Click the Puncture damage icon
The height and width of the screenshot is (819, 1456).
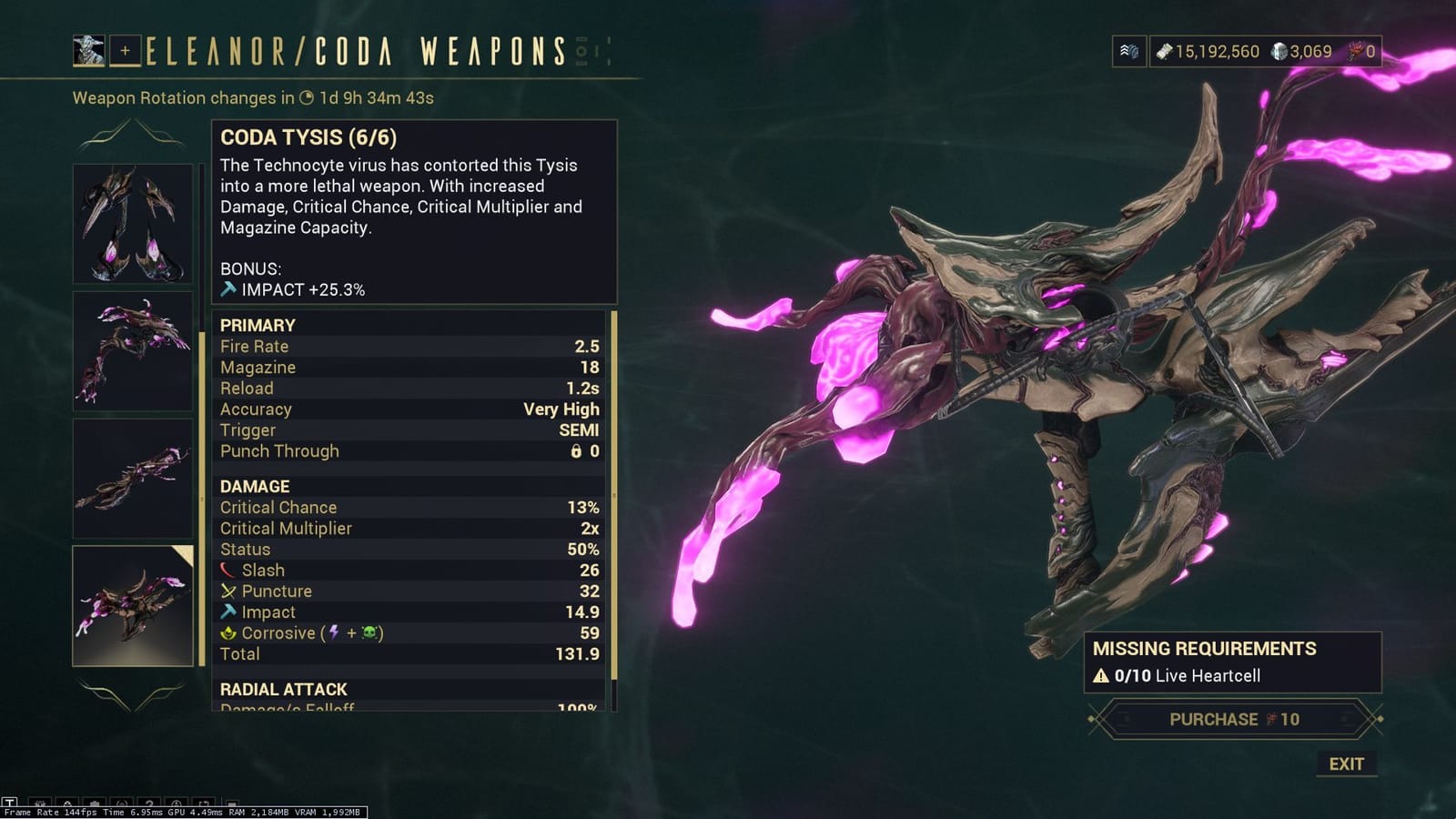coord(227,591)
